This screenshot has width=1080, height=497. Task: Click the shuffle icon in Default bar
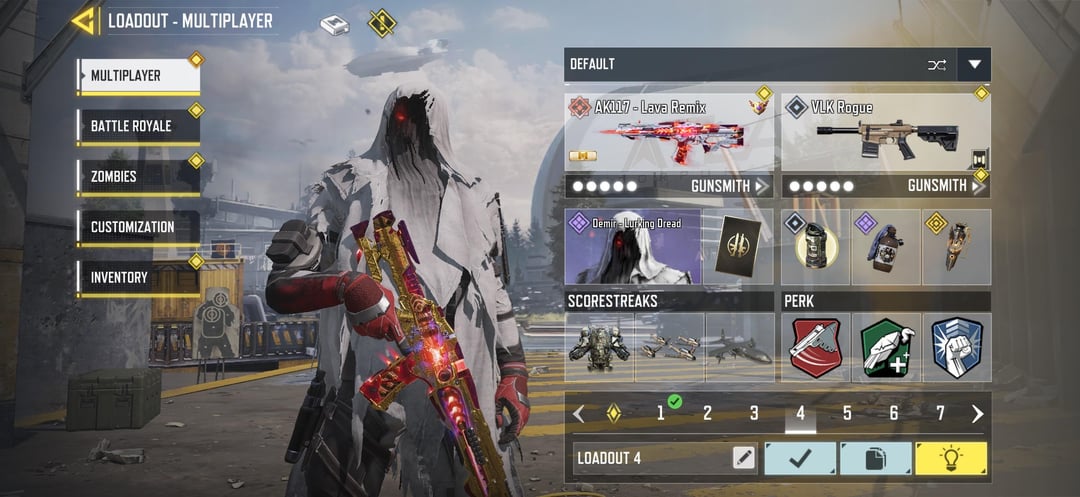[x=937, y=65]
